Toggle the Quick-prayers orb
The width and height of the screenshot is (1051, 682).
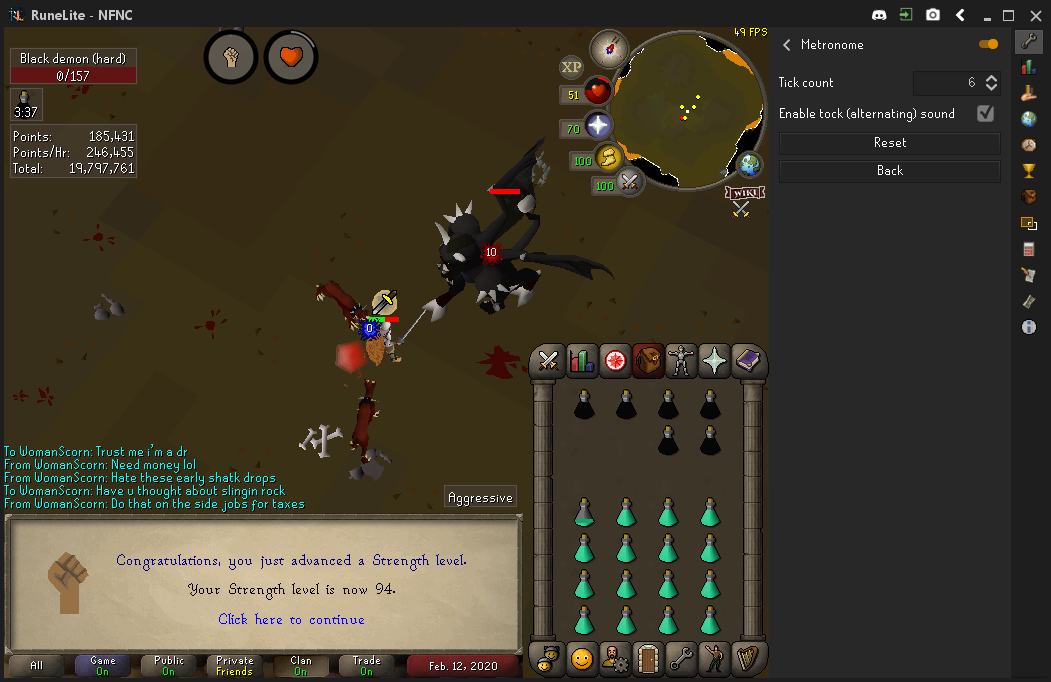597,126
